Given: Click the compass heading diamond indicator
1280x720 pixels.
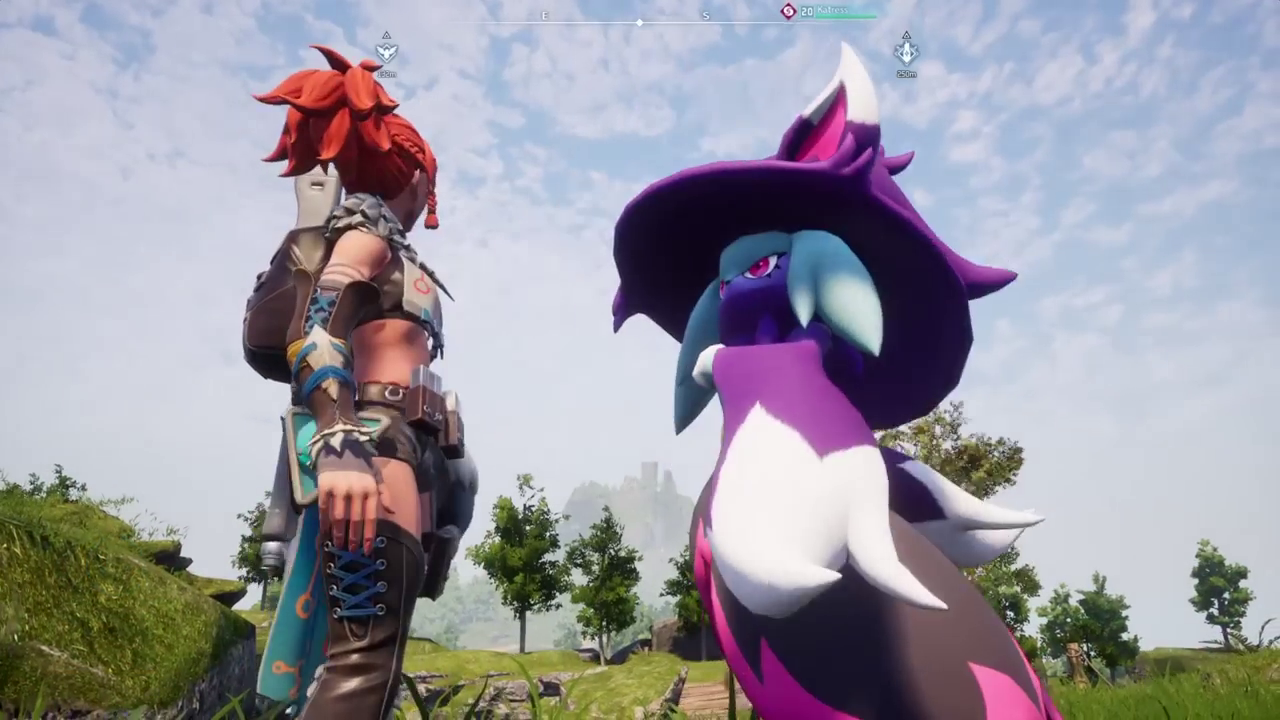Looking at the screenshot, I should pos(640,22).
